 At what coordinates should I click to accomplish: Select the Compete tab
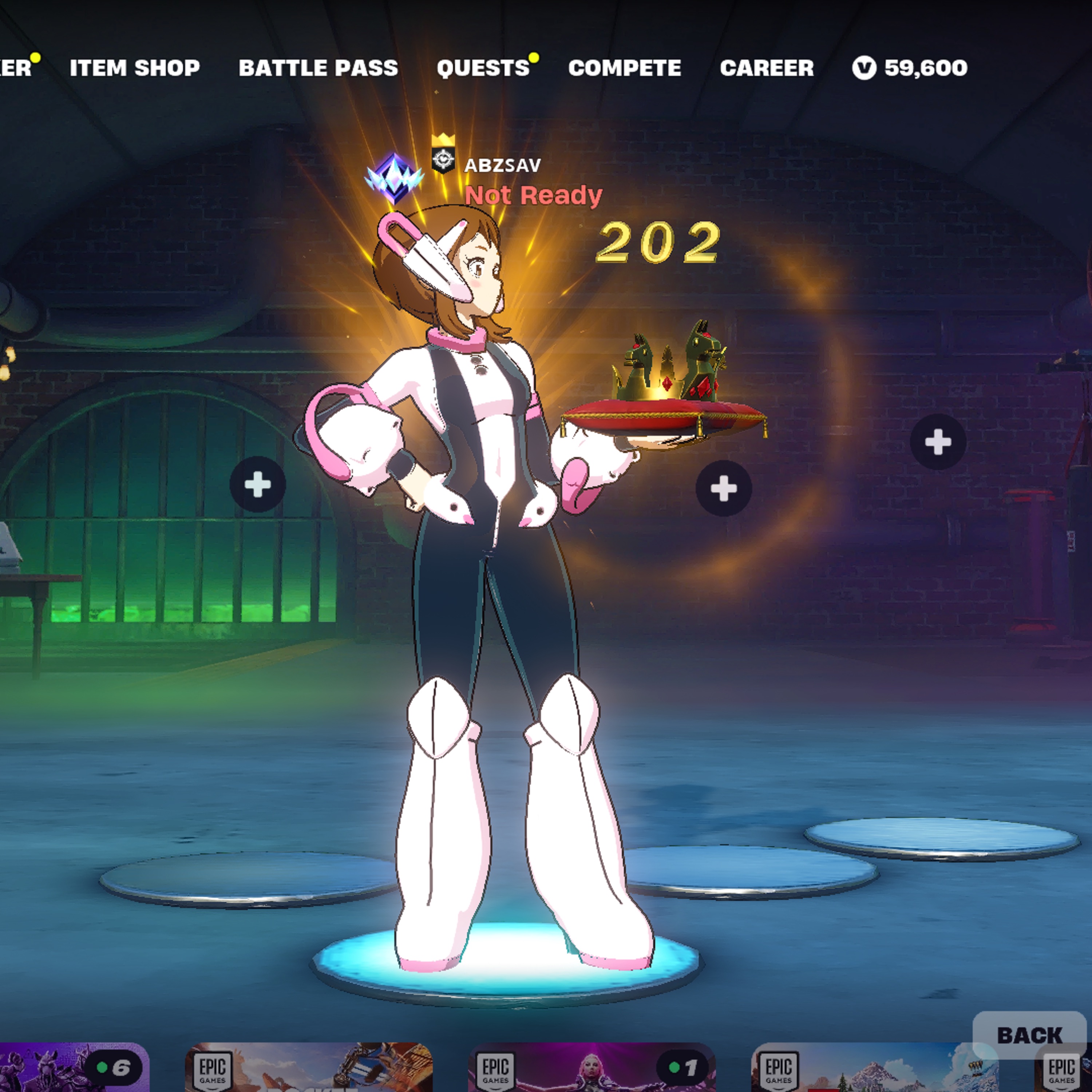point(625,68)
